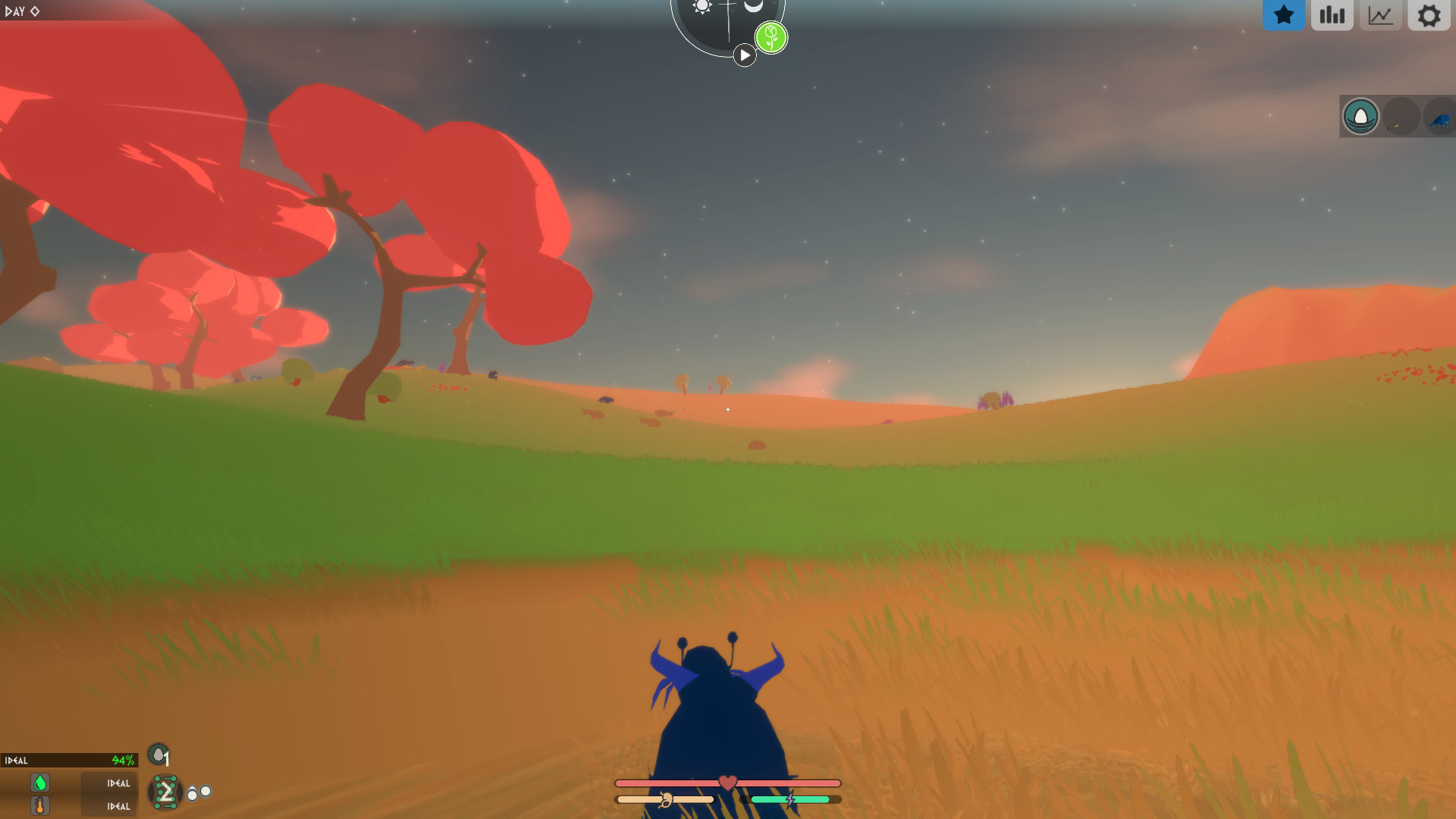This screenshot has width=1456, height=819.
Task: Click the heart icon on the health bar
Action: pyautogui.click(x=726, y=780)
